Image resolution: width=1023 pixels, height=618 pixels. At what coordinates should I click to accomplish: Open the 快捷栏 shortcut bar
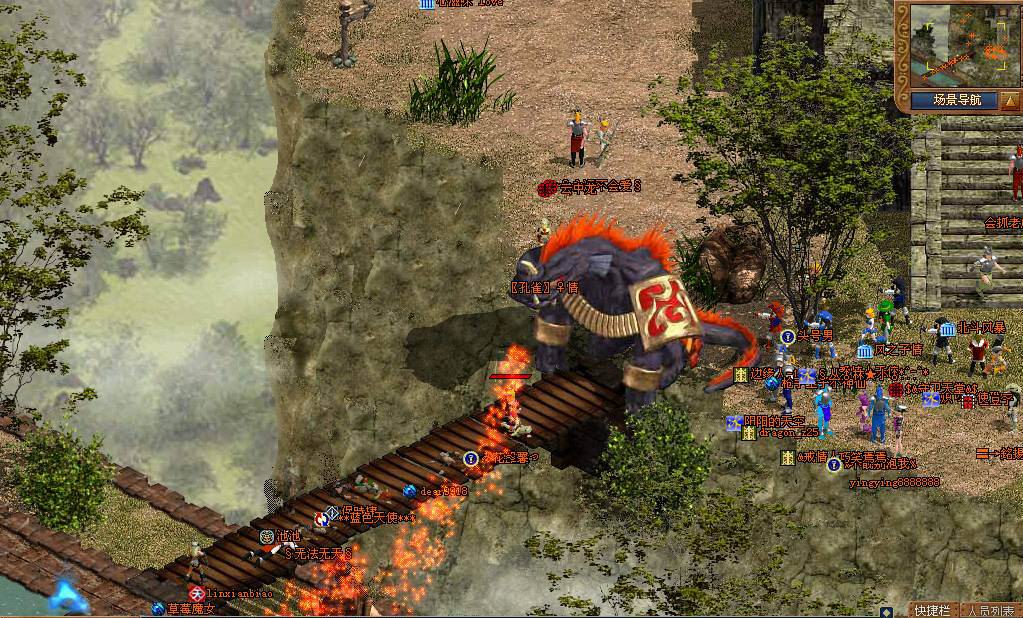pyautogui.click(x=930, y=610)
